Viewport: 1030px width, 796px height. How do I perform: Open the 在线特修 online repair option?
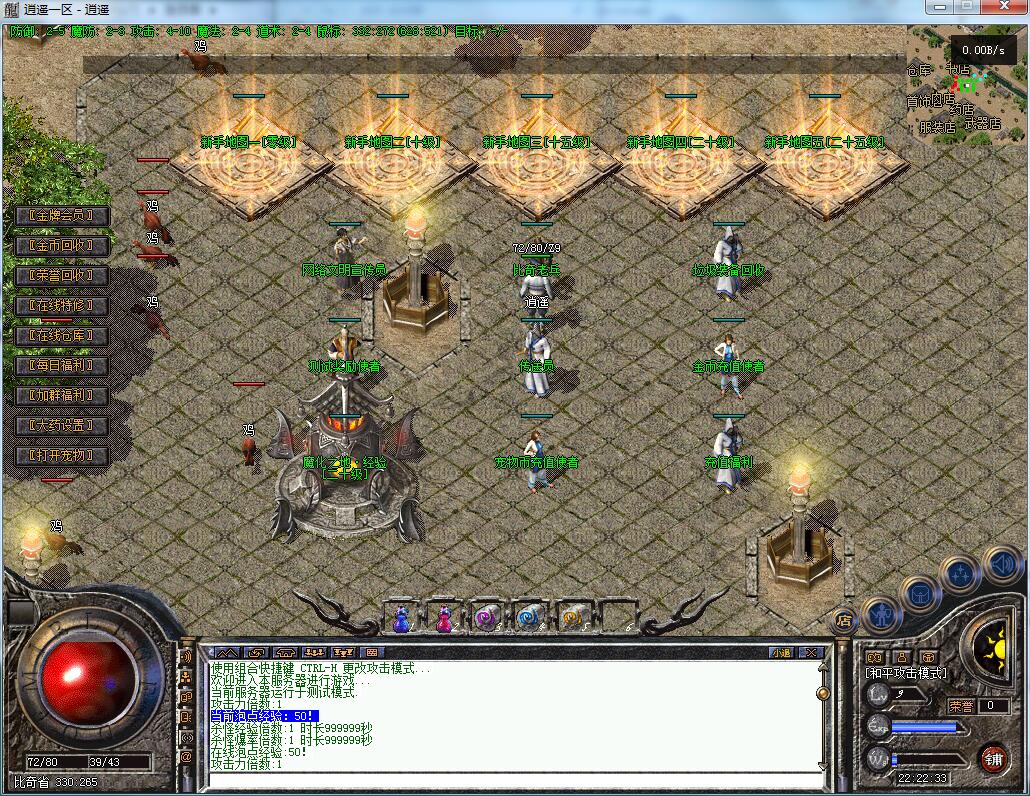pyautogui.click(x=62, y=306)
